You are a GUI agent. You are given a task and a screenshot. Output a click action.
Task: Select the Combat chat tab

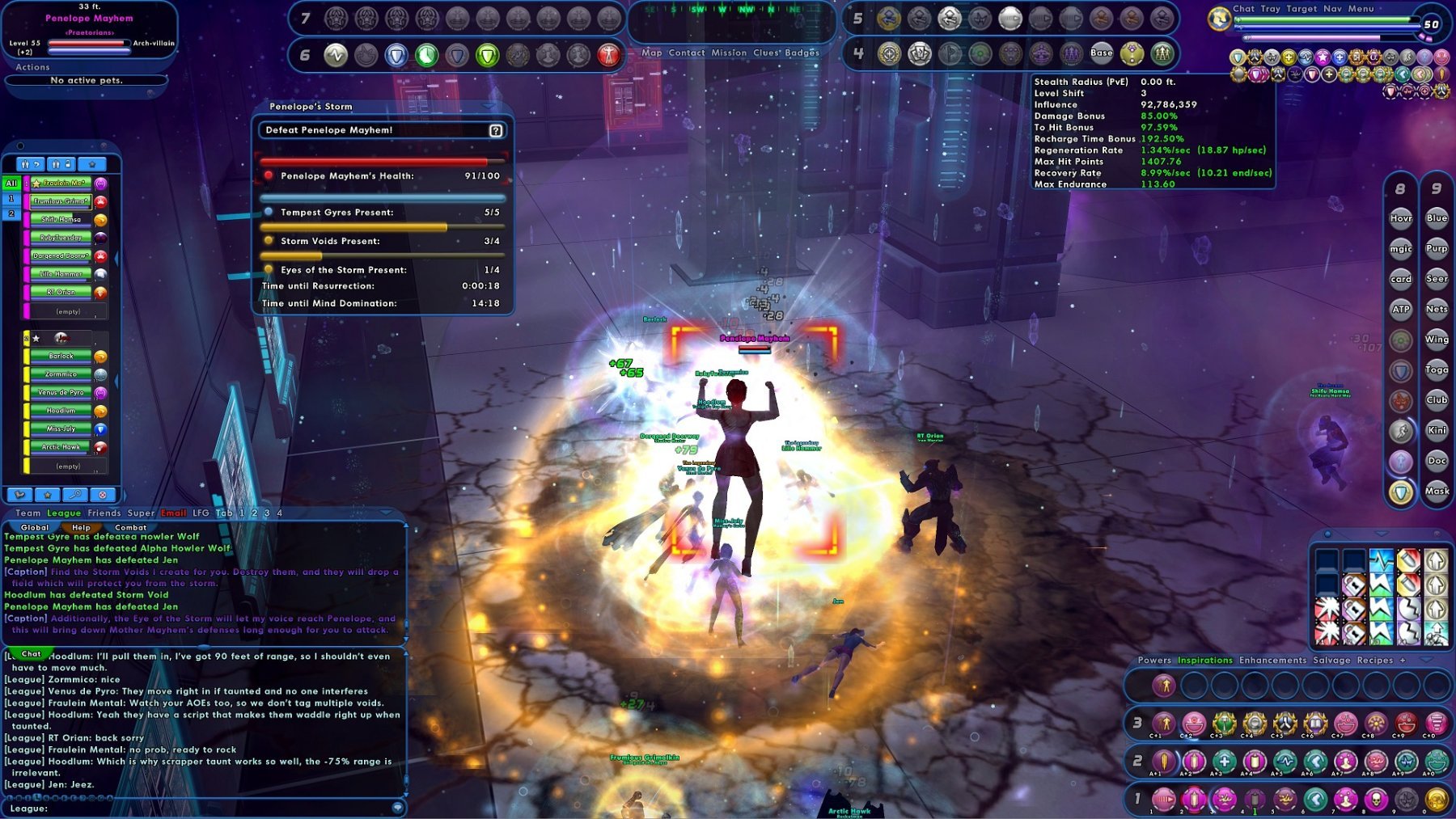tap(130, 527)
